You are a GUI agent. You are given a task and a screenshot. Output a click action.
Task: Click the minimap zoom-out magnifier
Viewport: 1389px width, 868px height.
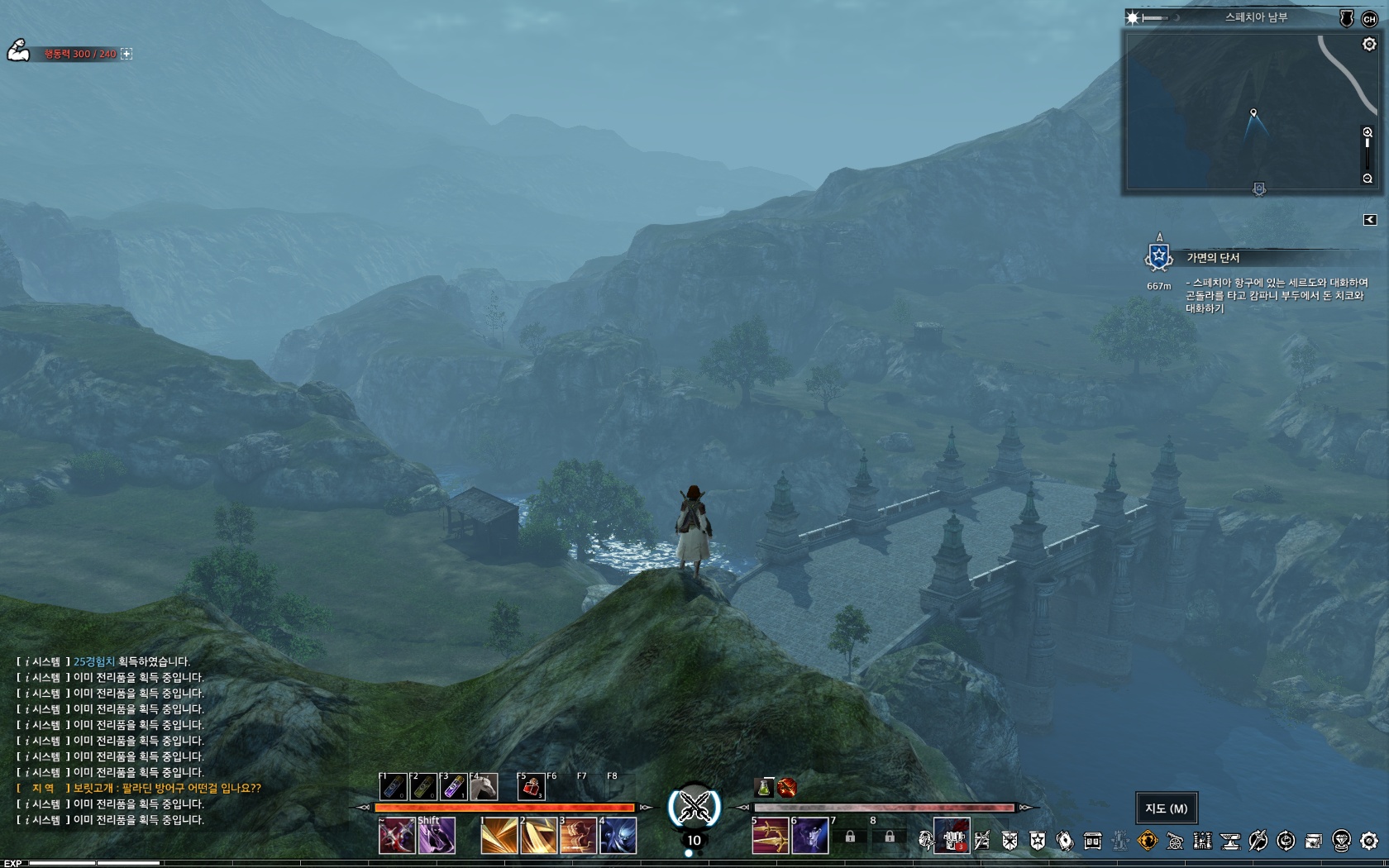pos(1368,179)
